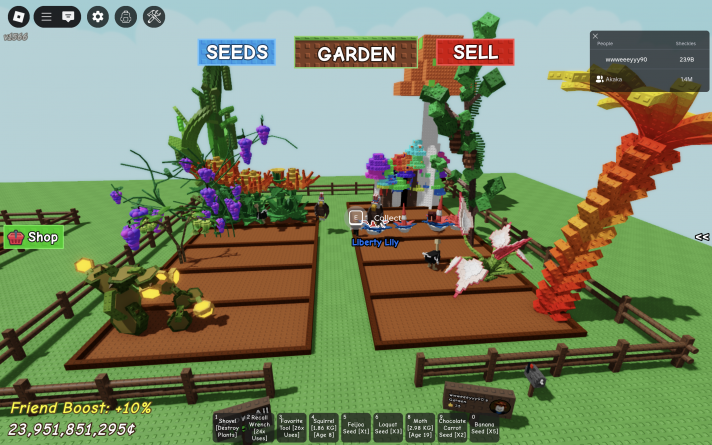Open the Roblox logo menu

click(x=19, y=16)
